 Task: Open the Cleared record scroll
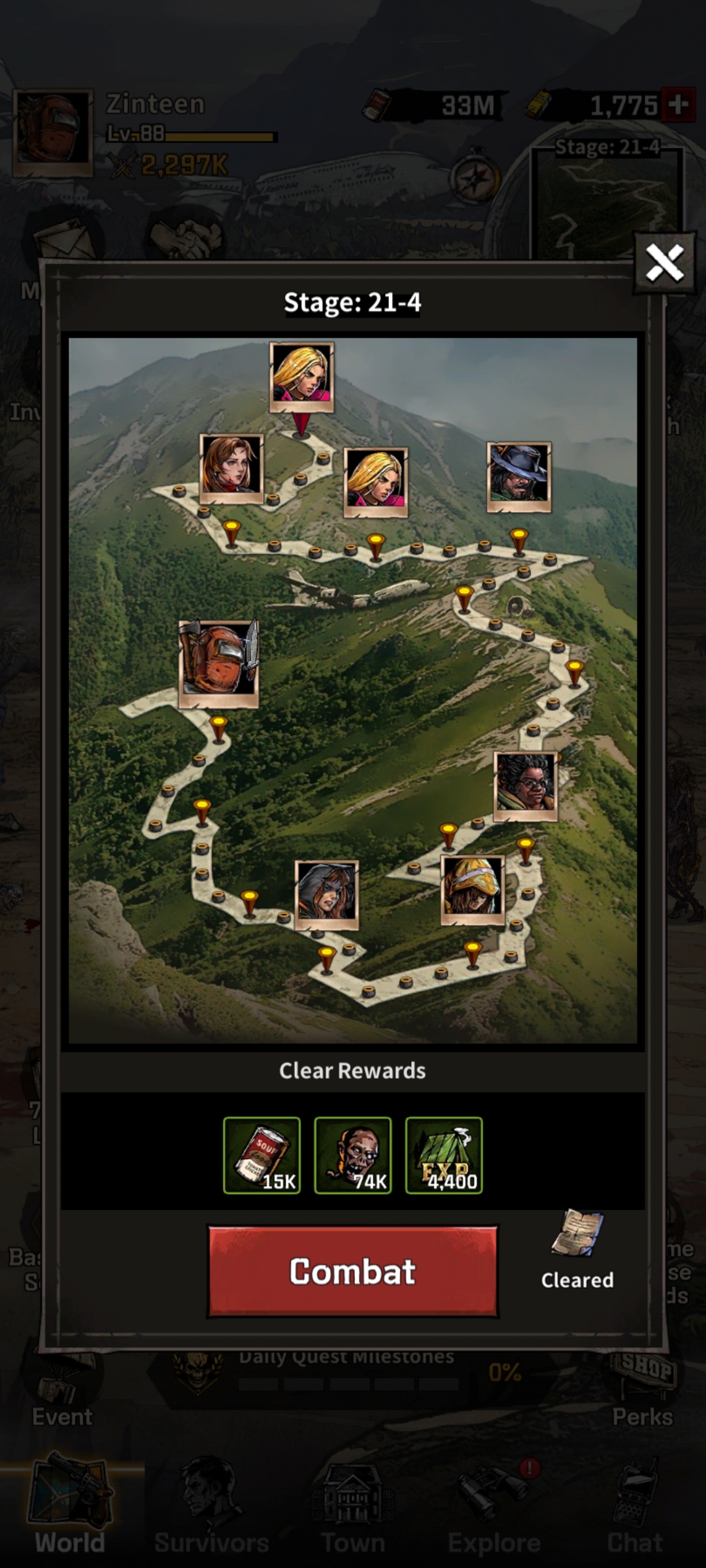[x=577, y=1233]
